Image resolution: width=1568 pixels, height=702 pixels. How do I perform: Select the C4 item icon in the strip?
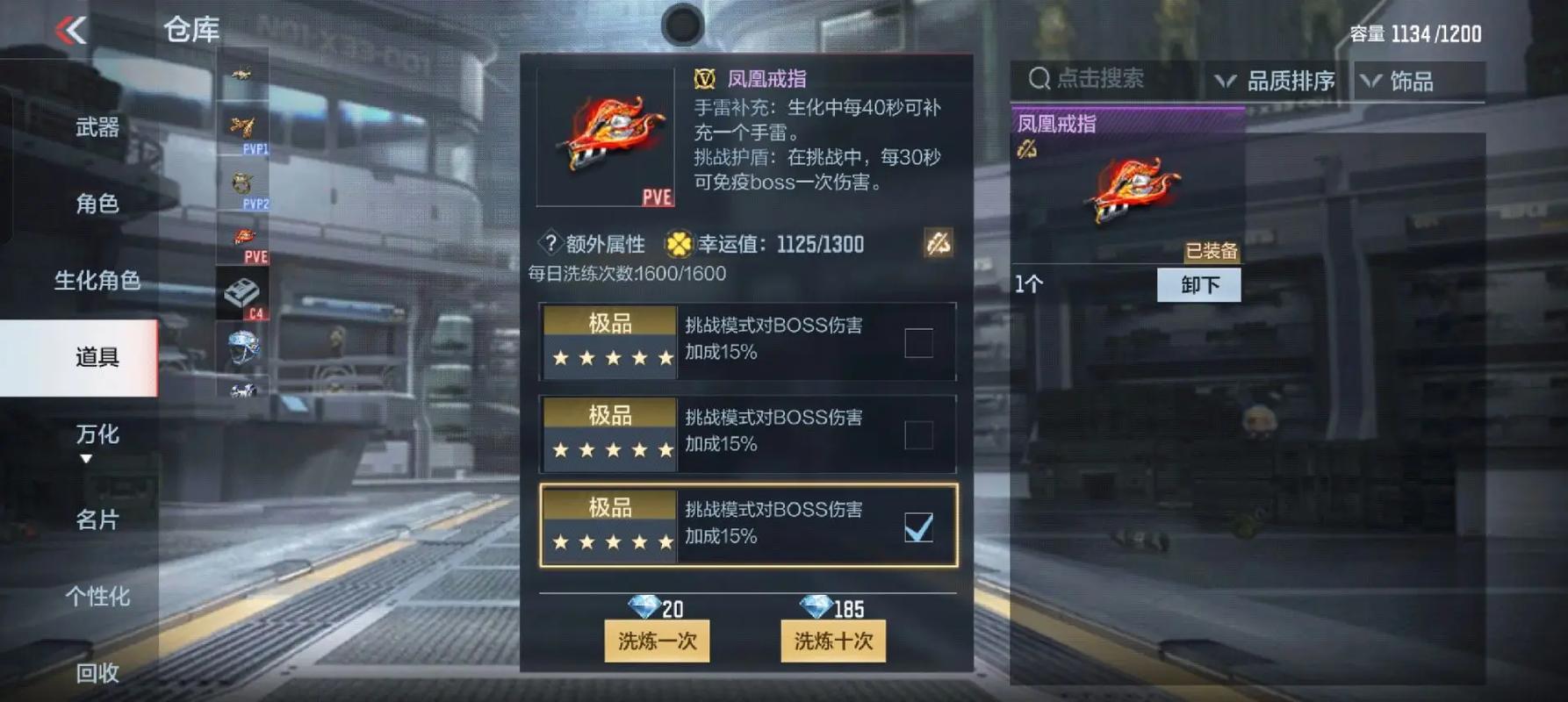coord(244,294)
